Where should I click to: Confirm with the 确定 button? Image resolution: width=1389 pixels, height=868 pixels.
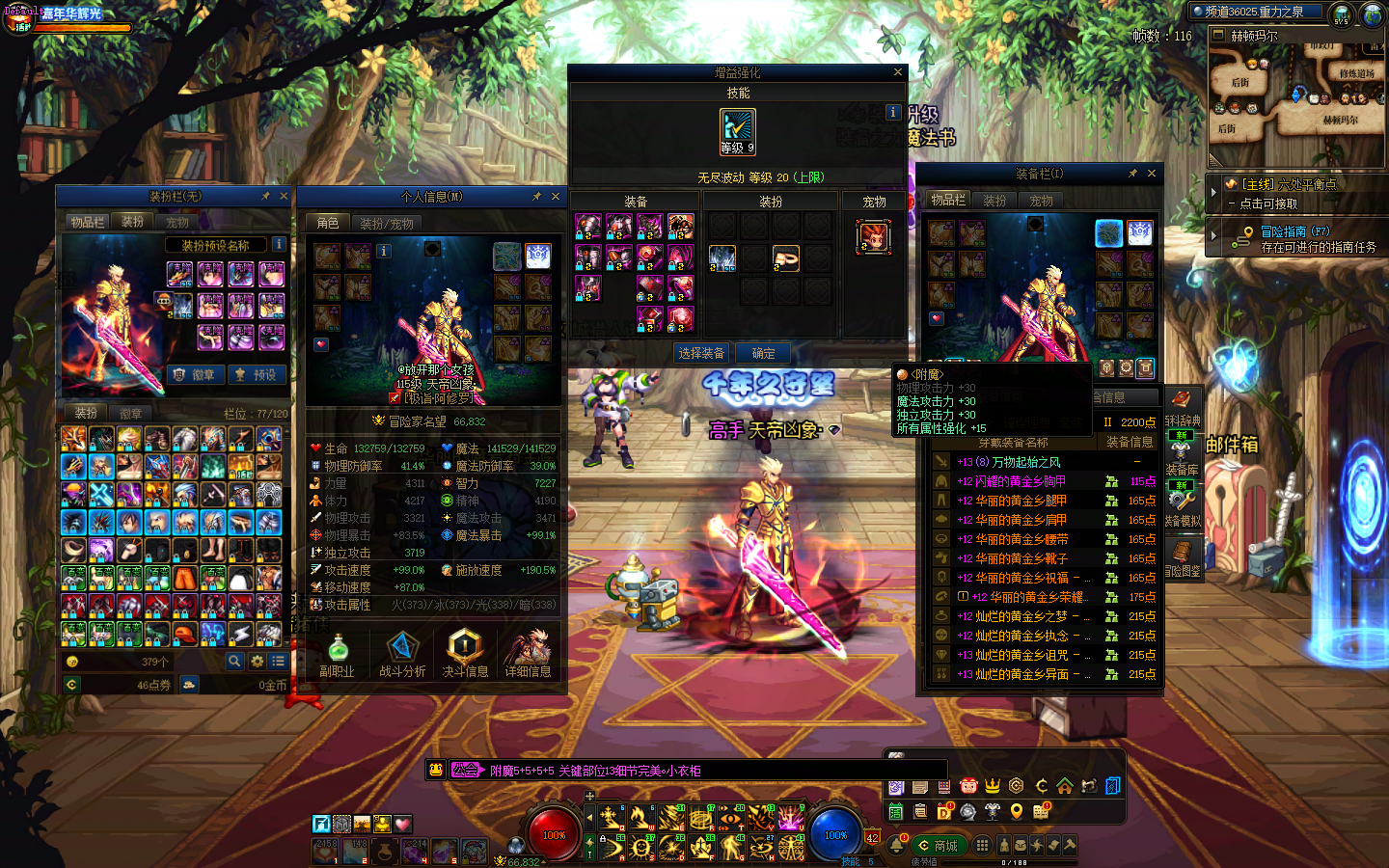(764, 353)
